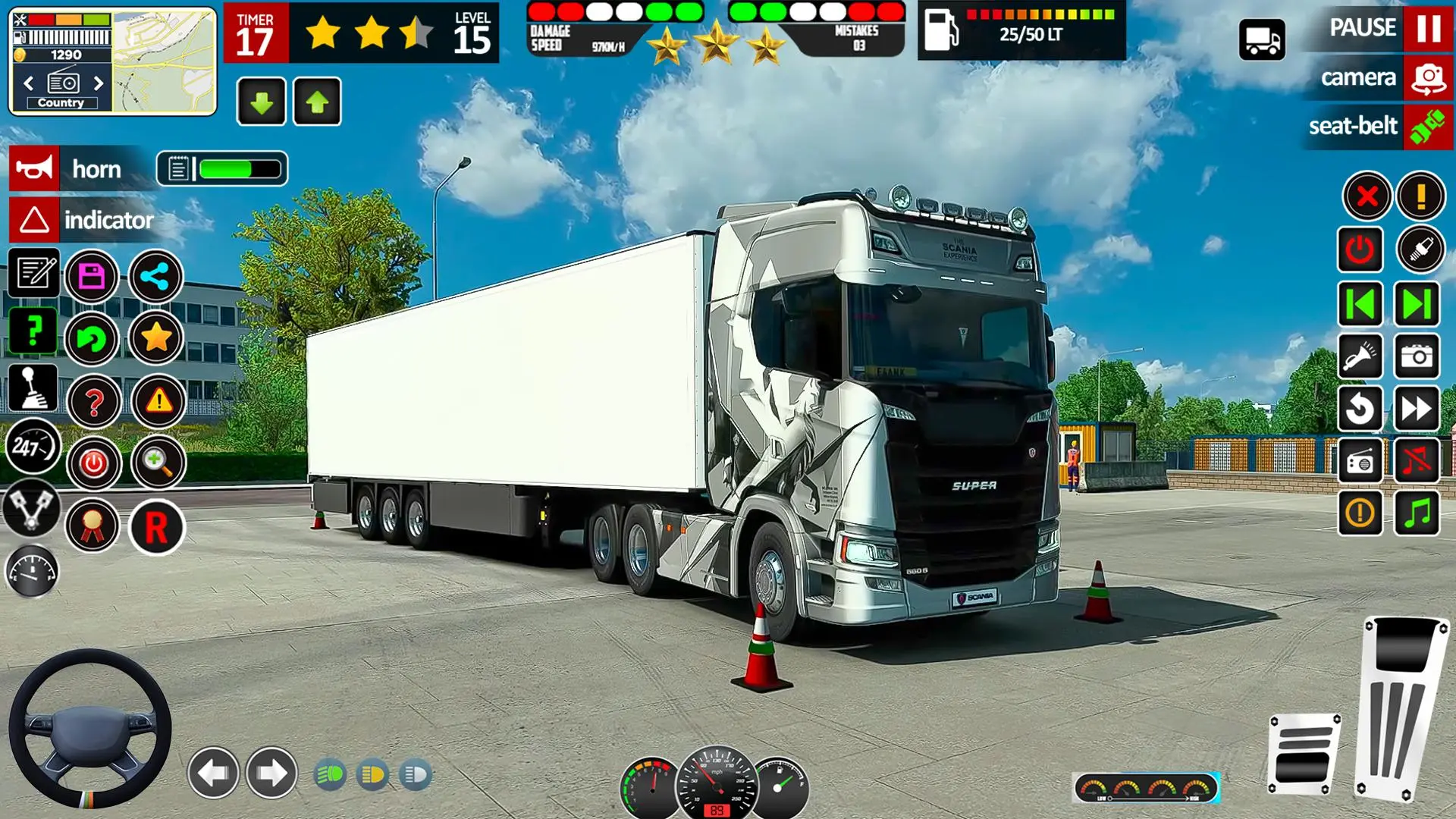Switch the camera view
This screenshot has height=819, width=1456.
[1428, 78]
